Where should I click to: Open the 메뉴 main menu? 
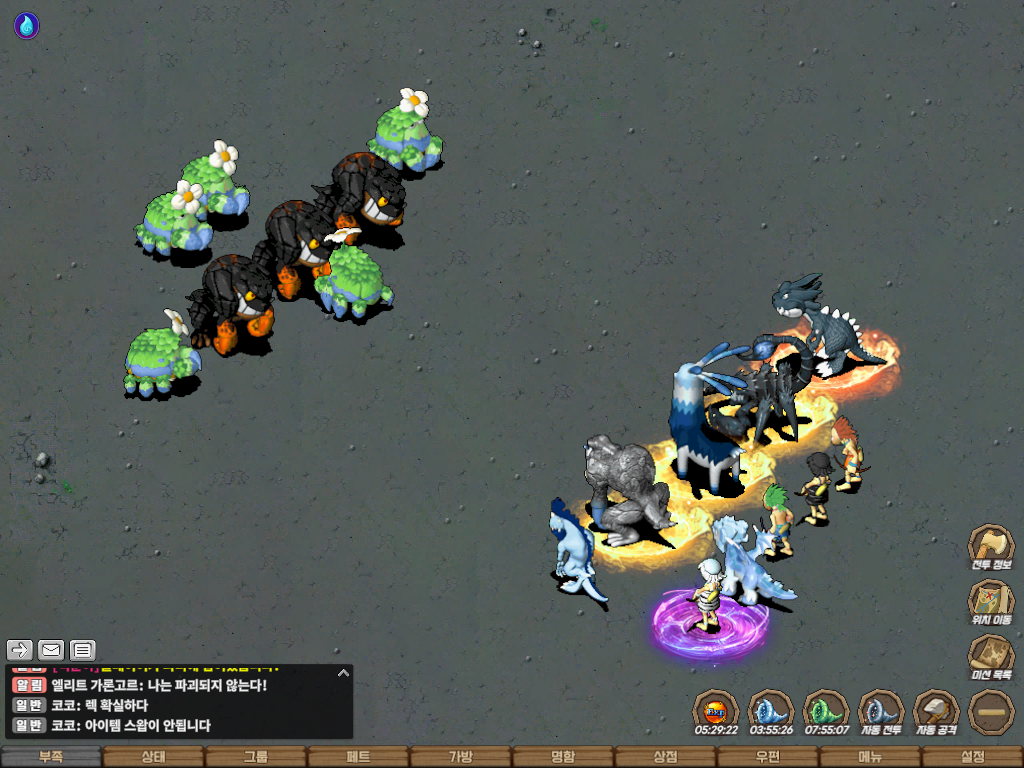[869, 757]
